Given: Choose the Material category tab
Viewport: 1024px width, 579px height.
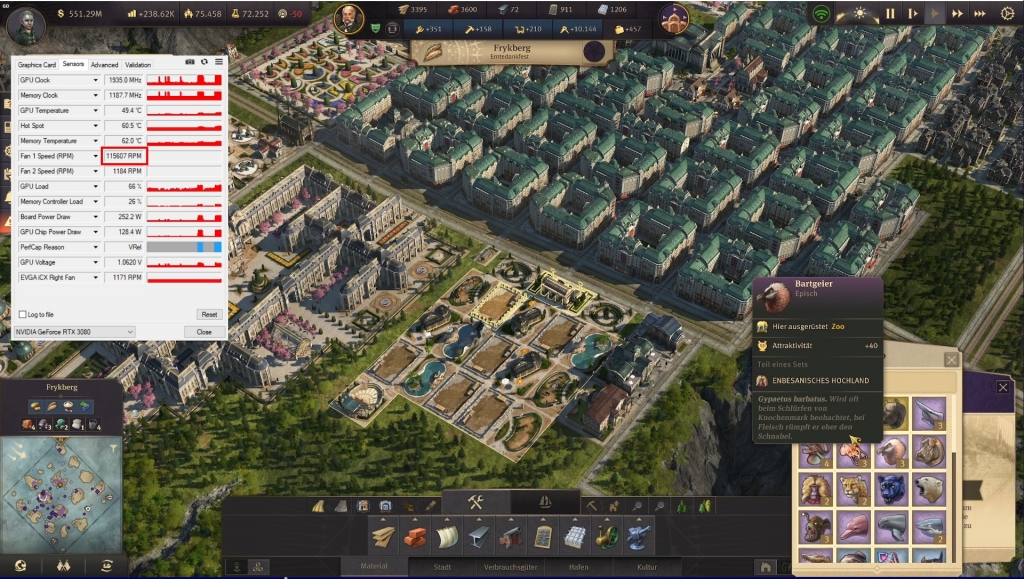Looking at the screenshot, I should [373, 567].
